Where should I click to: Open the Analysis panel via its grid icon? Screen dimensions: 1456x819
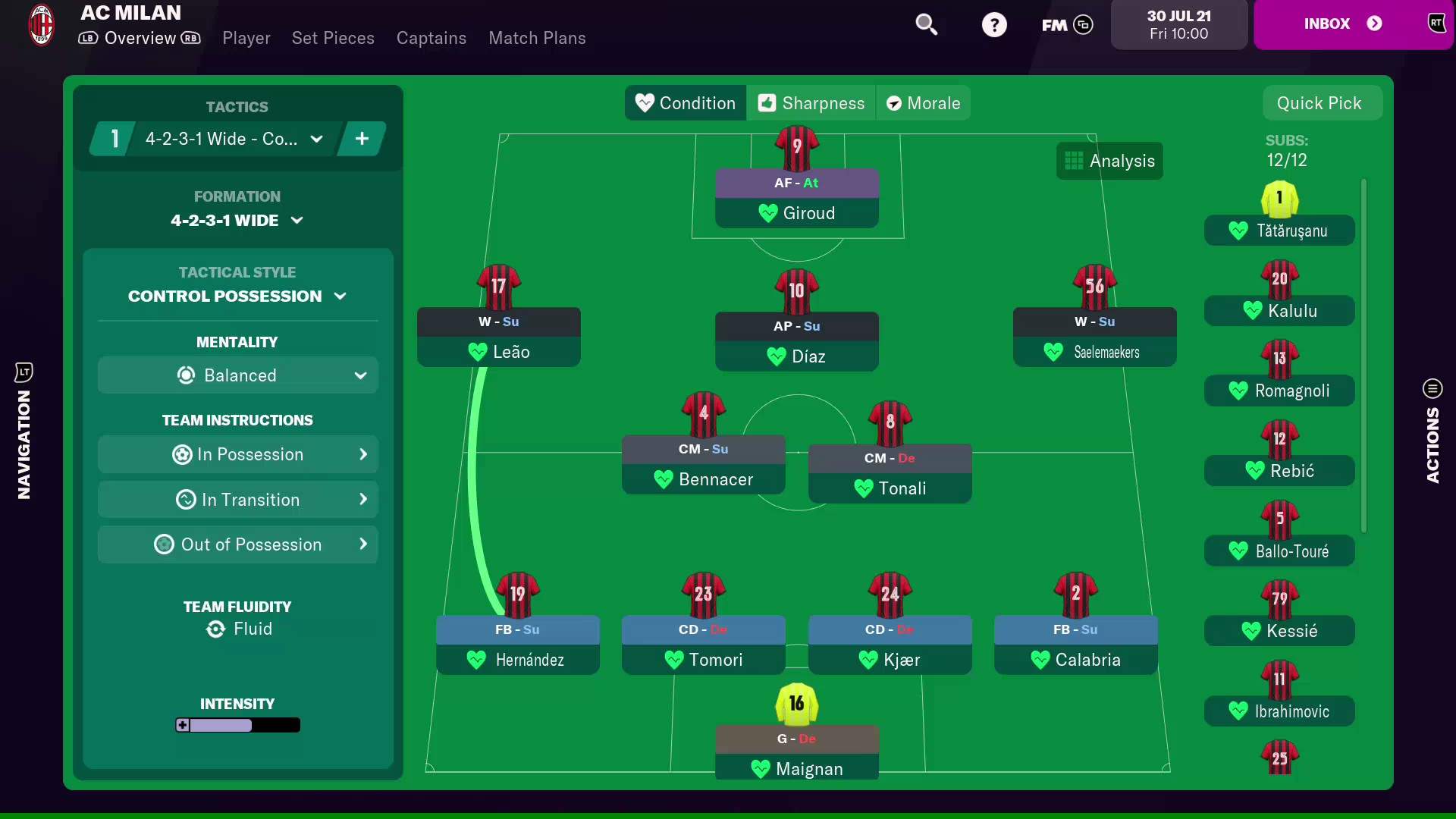click(x=1075, y=160)
